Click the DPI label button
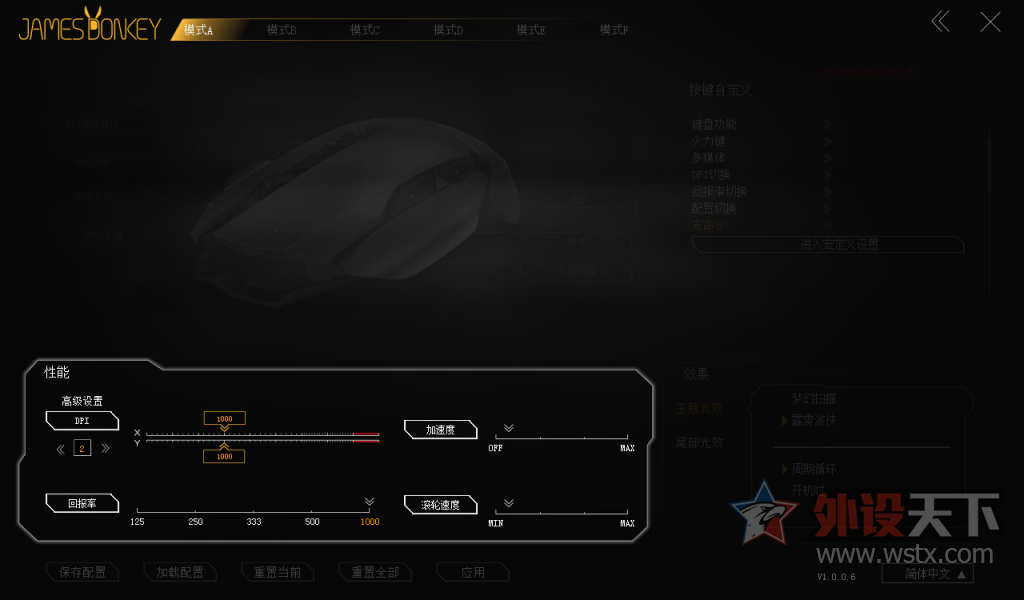Screen dimensions: 1024x600 coord(82,421)
